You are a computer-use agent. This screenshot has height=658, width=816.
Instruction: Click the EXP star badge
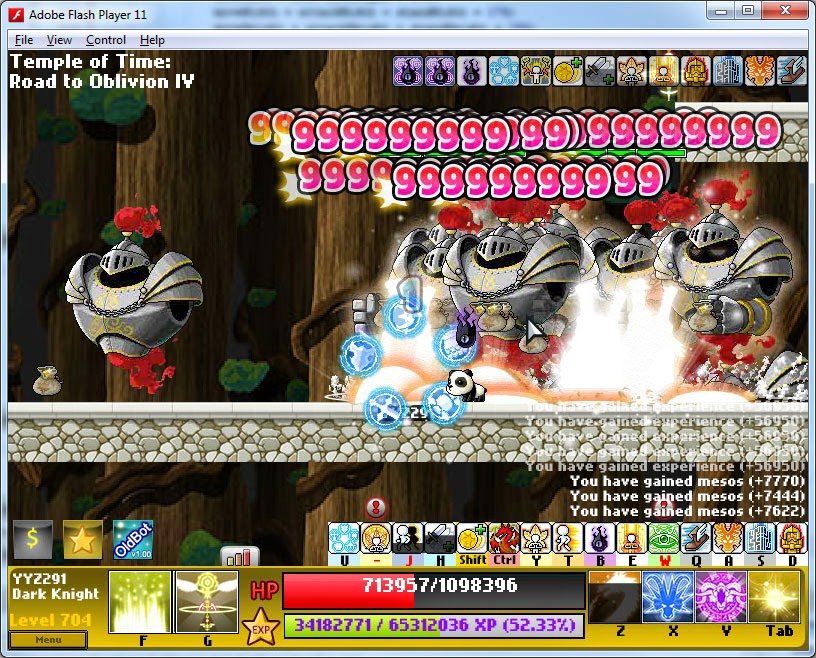pos(262,628)
